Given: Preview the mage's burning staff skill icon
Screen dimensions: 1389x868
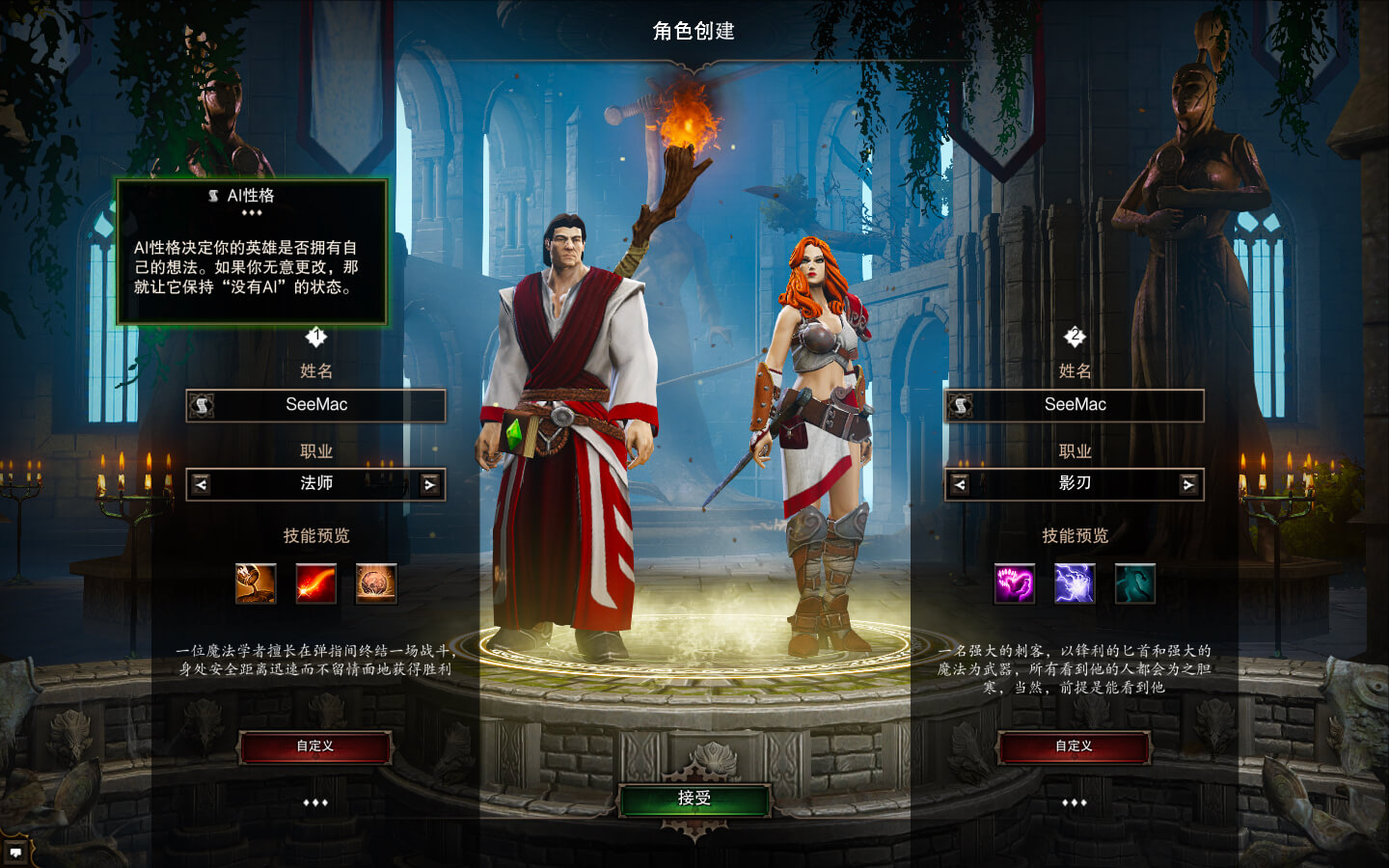Looking at the screenshot, I should 256,583.
